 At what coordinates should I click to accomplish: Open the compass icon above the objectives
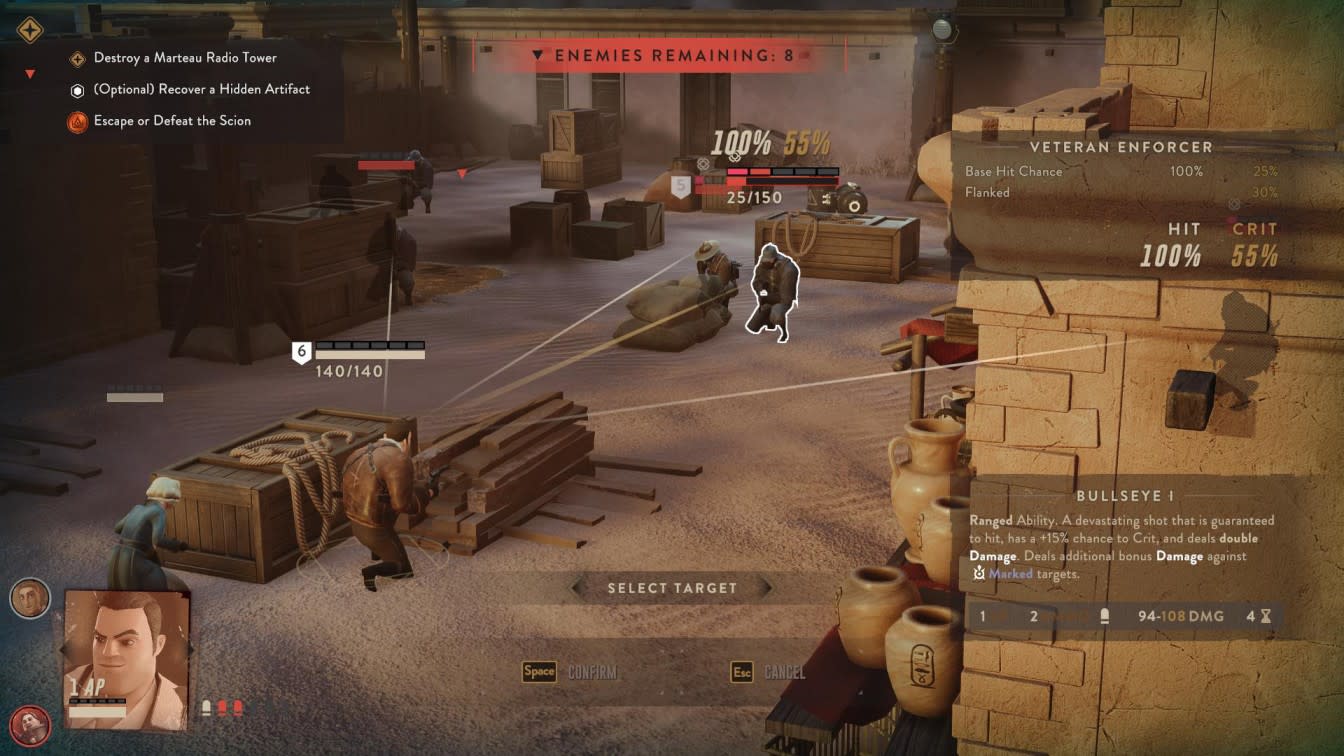[x=30, y=30]
